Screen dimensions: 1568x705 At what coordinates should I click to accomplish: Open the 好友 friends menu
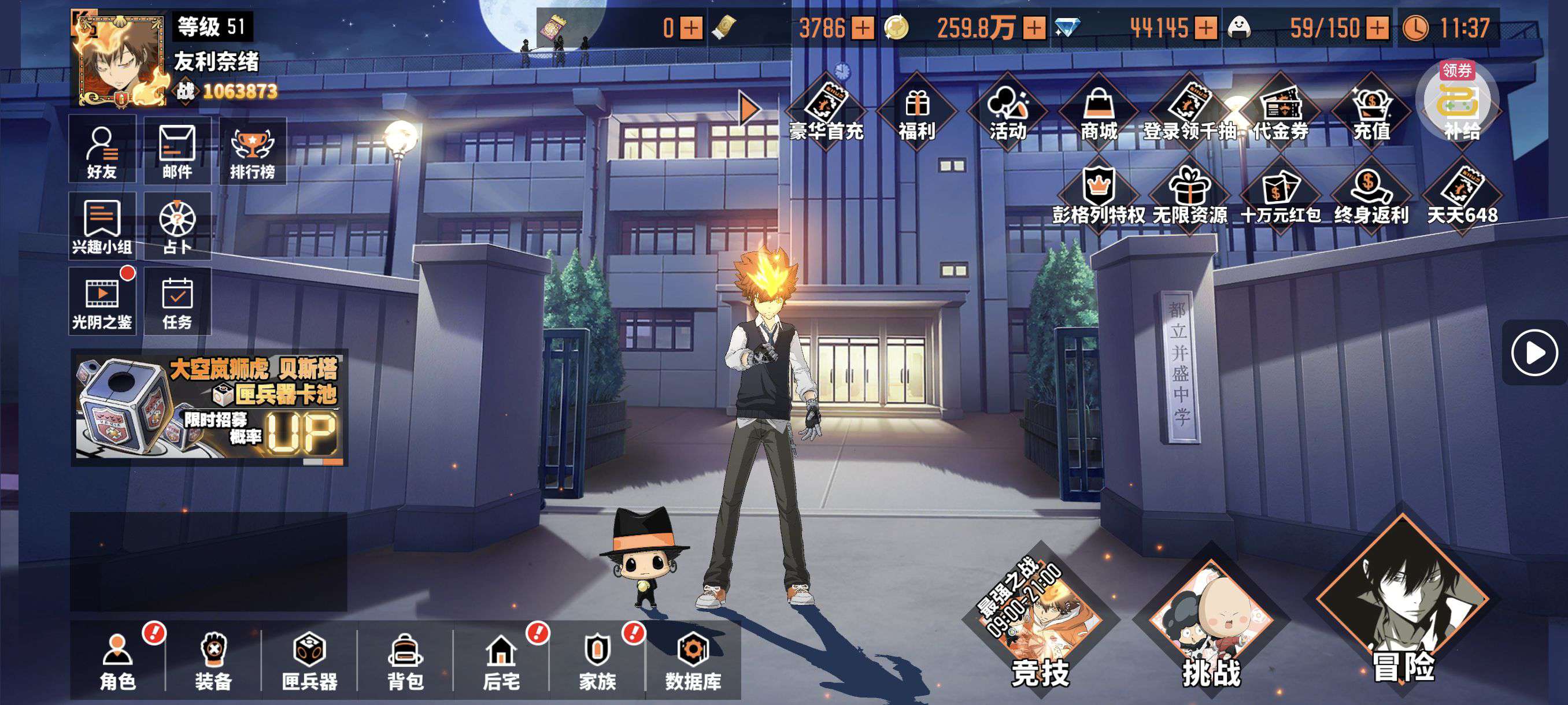pyautogui.click(x=102, y=151)
